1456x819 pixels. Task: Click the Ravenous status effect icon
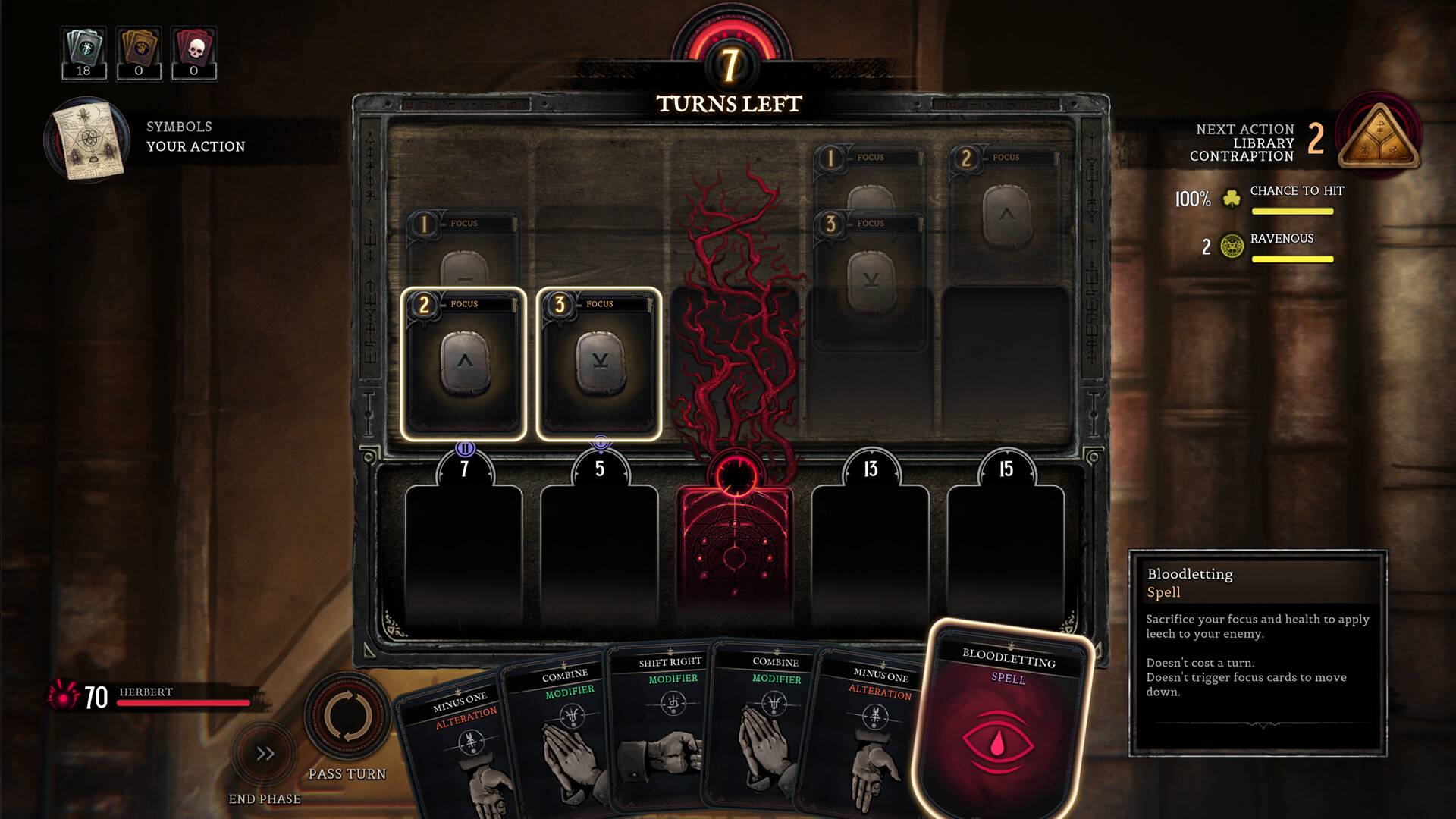(x=1232, y=244)
